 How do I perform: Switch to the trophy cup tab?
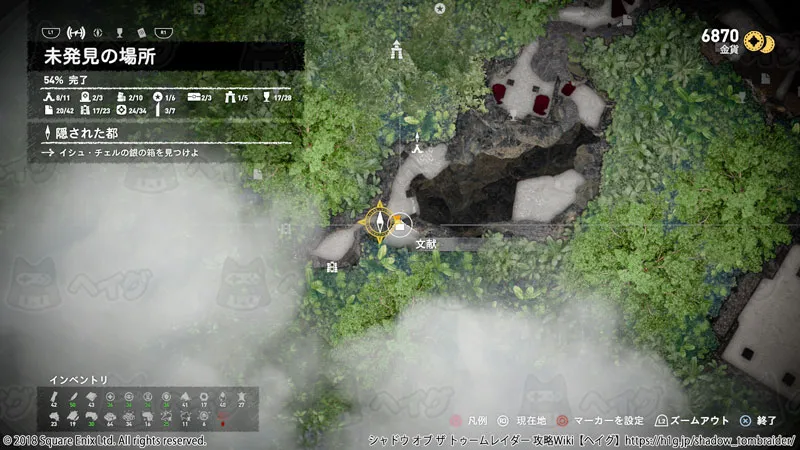(120, 29)
